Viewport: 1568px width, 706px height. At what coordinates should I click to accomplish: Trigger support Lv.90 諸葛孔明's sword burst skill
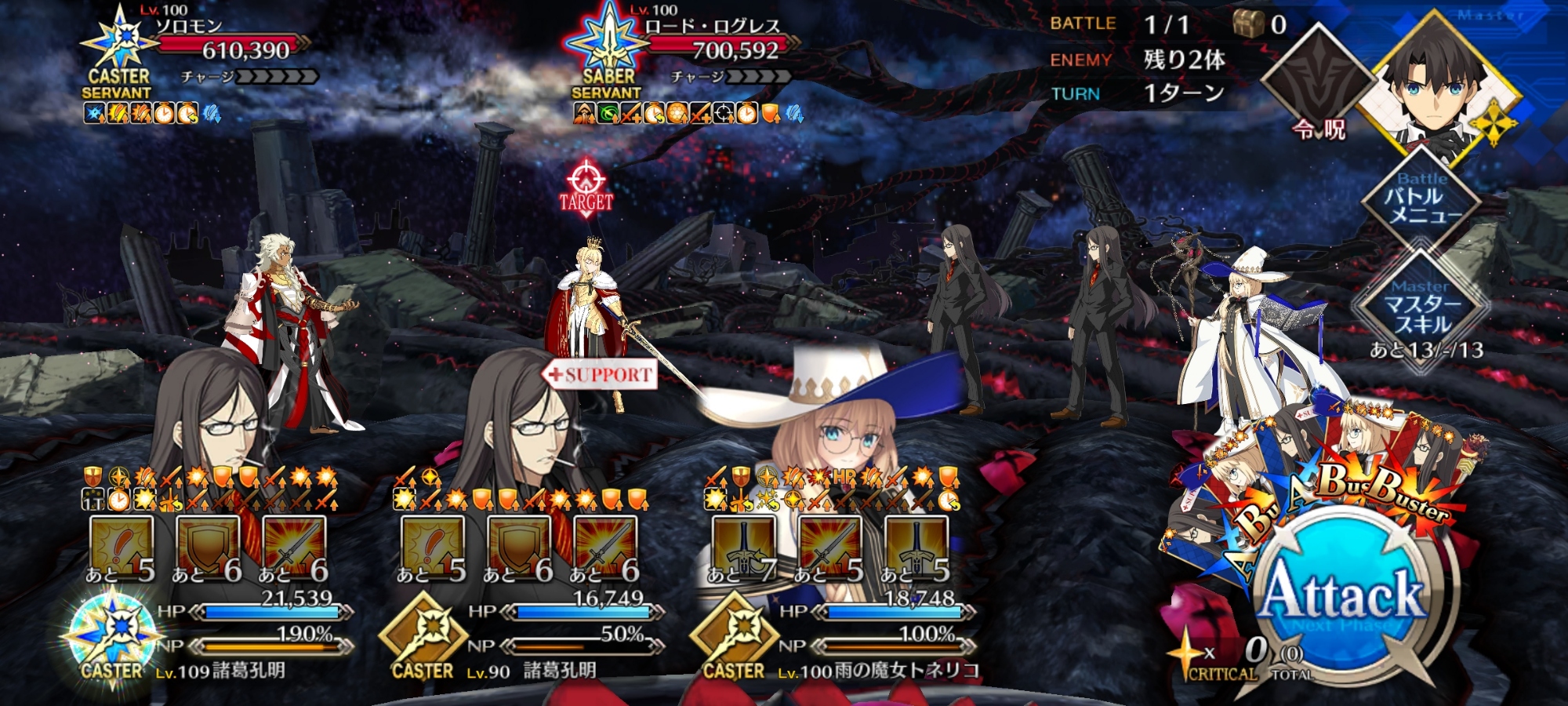click(604, 547)
